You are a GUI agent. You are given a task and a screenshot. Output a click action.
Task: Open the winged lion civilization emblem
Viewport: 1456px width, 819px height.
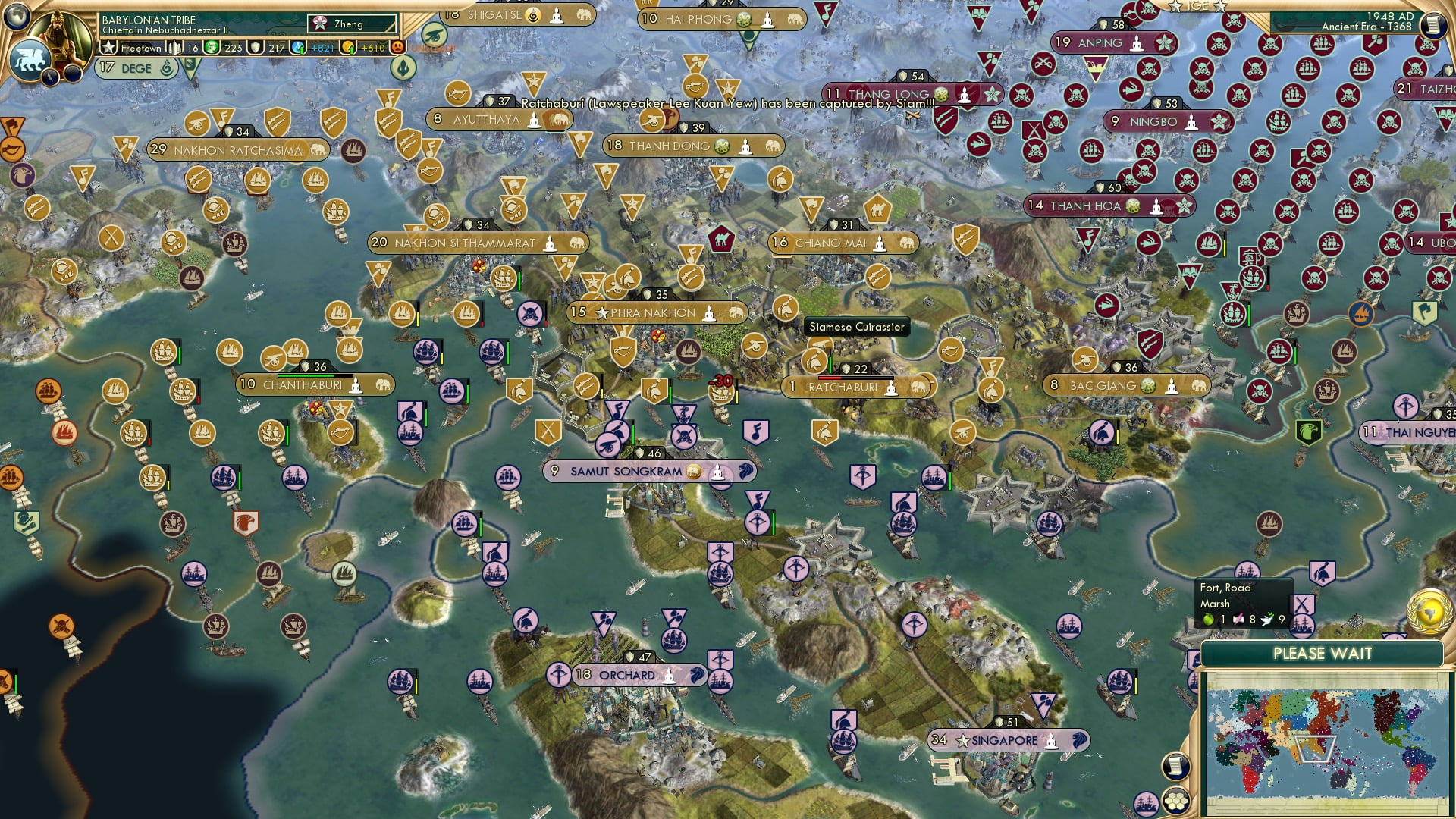pyautogui.click(x=30, y=61)
